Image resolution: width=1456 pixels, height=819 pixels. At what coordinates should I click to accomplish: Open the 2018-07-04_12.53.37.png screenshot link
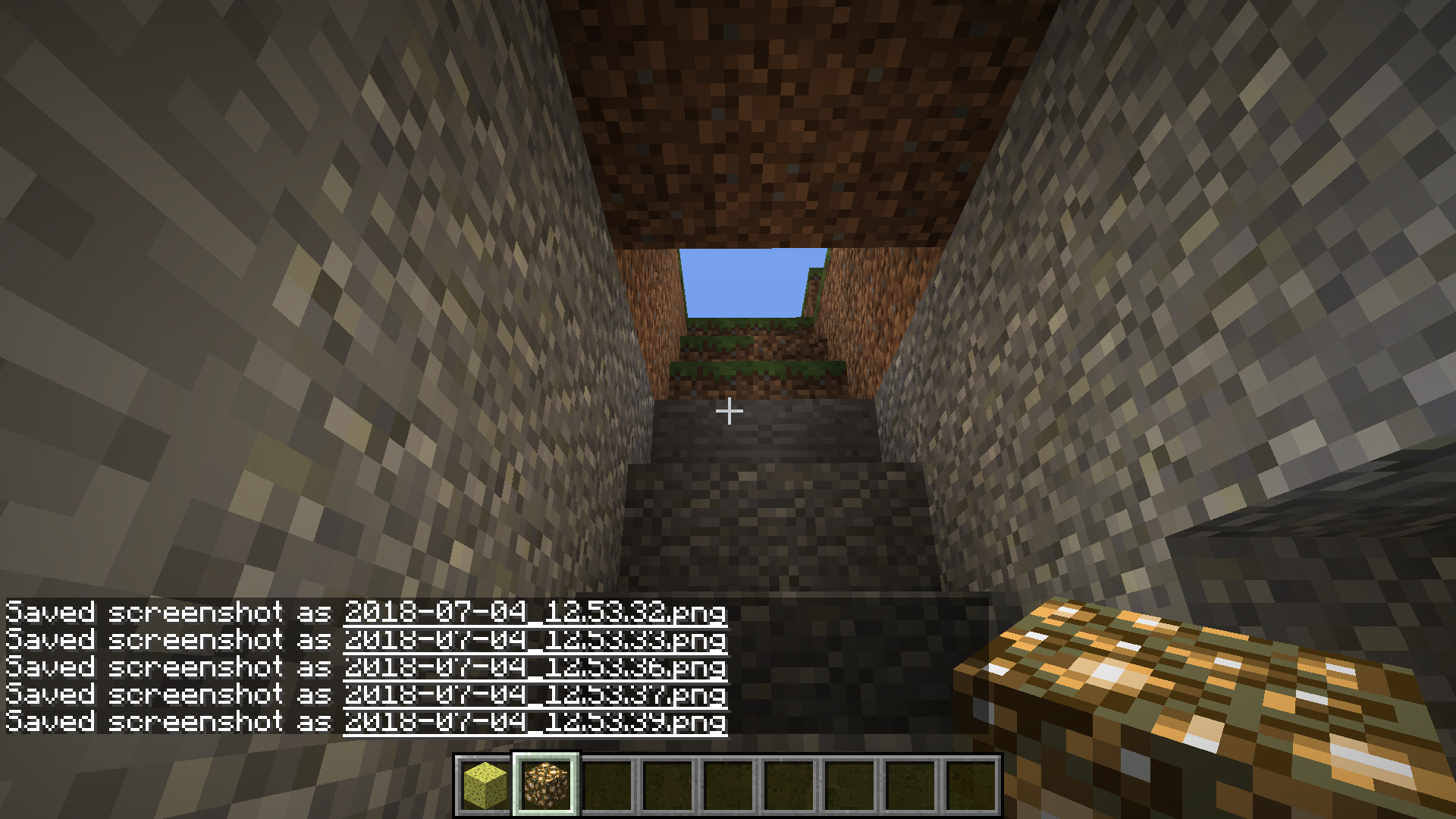coord(535,695)
